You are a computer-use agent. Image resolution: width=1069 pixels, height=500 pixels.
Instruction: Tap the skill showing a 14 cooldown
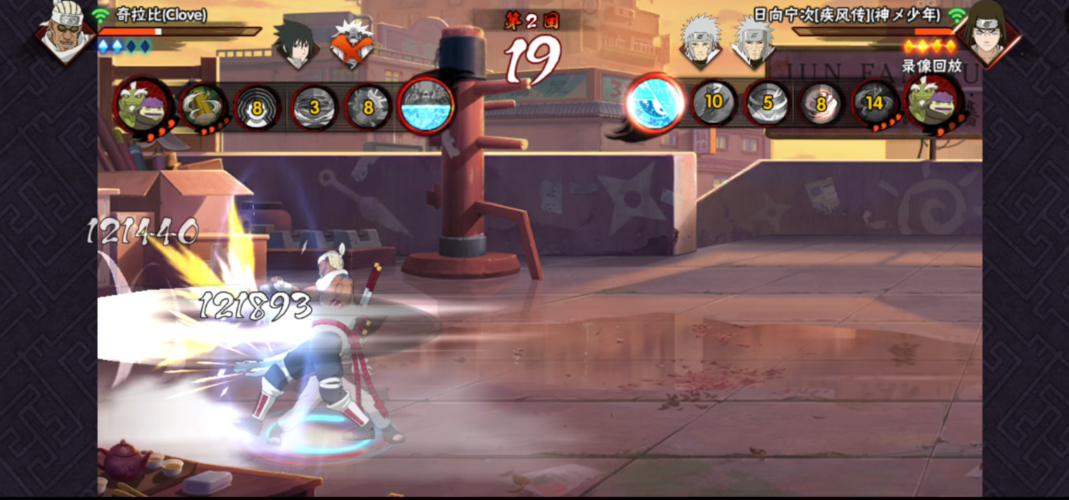pyautogui.click(x=876, y=103)
